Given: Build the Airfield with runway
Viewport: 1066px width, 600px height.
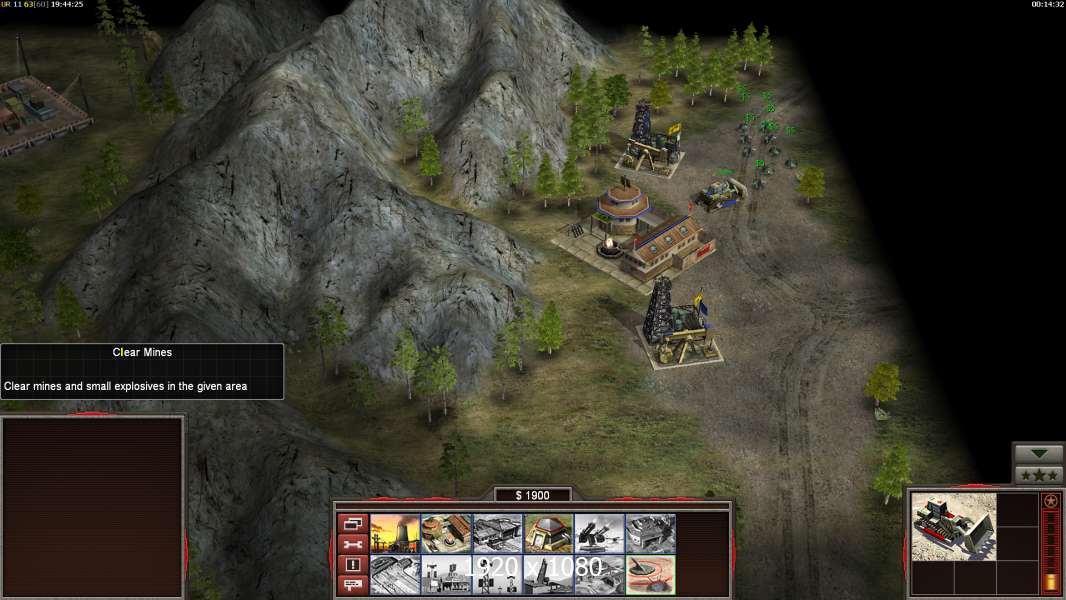Looking at the screenshot, I should pos(395,575).
